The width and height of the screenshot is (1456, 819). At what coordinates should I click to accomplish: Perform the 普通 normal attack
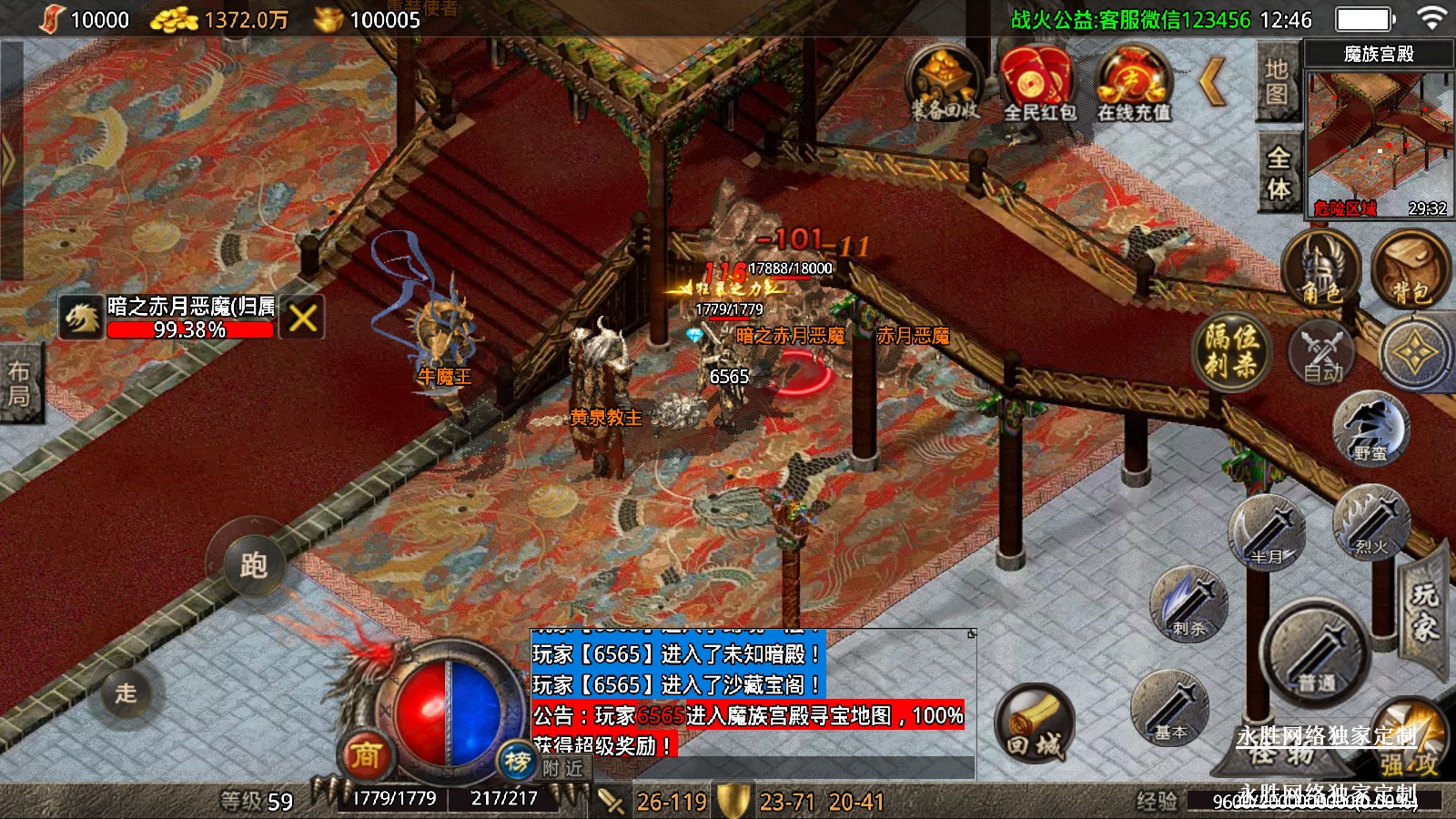click(1316, 652)
